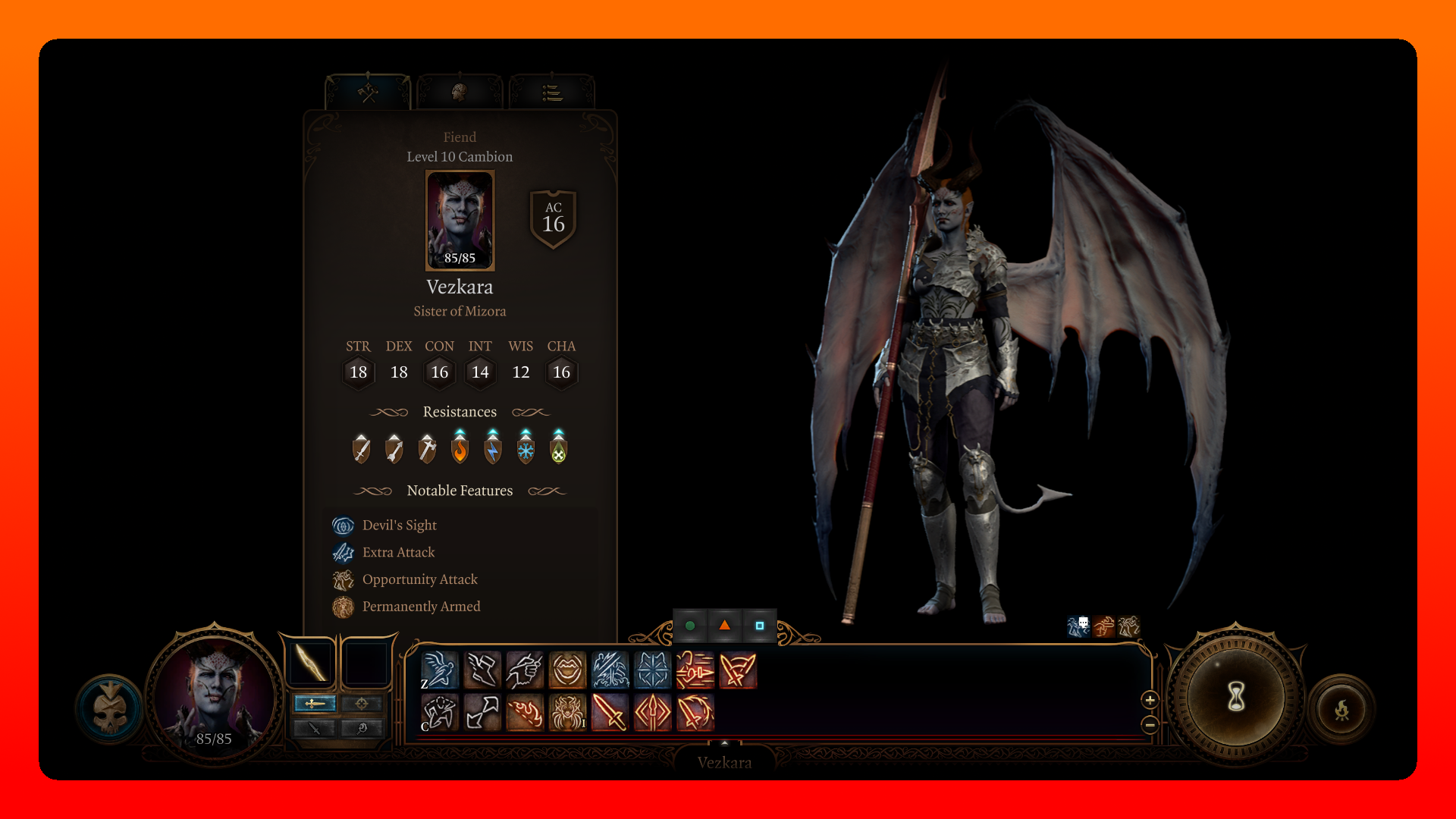View the Opportunity Attack feature
This screenshot has width=1456, height=819.
pos(419,580)
